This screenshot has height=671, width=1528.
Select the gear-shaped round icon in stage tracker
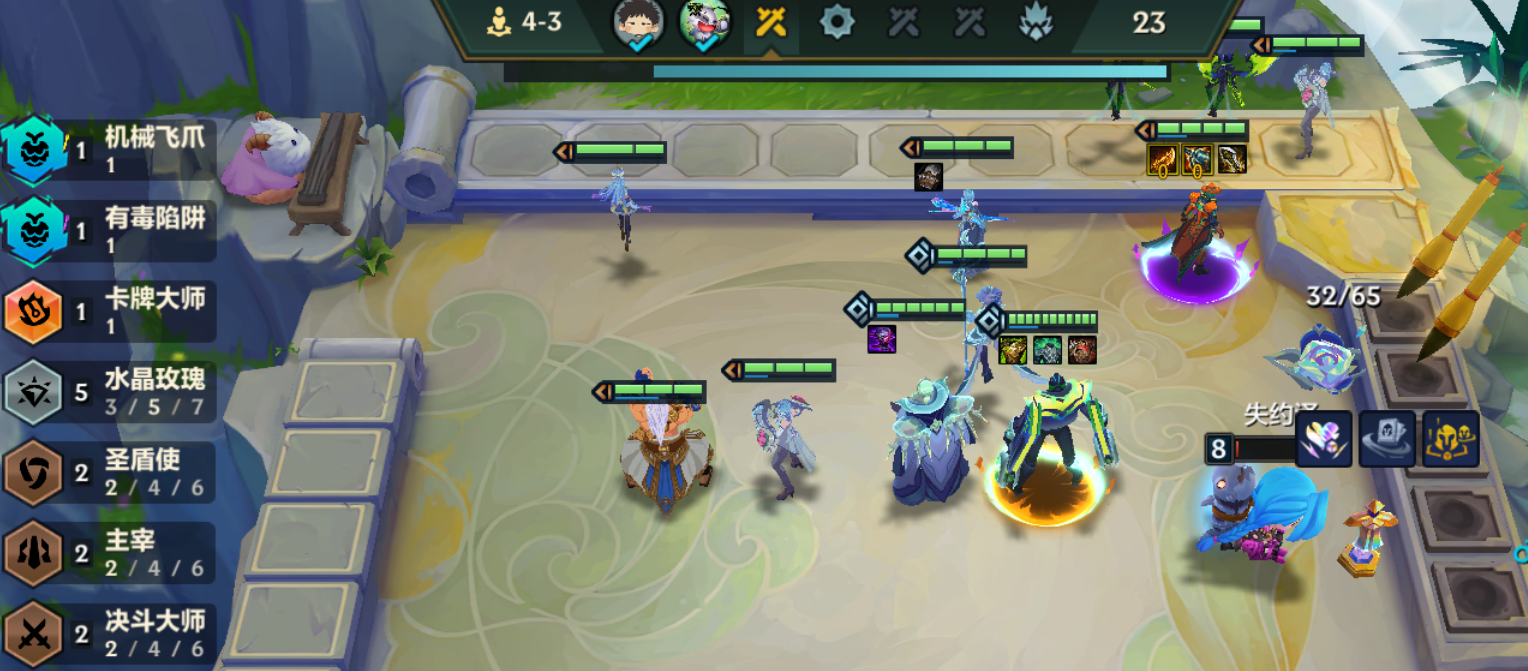pos(837,22)
